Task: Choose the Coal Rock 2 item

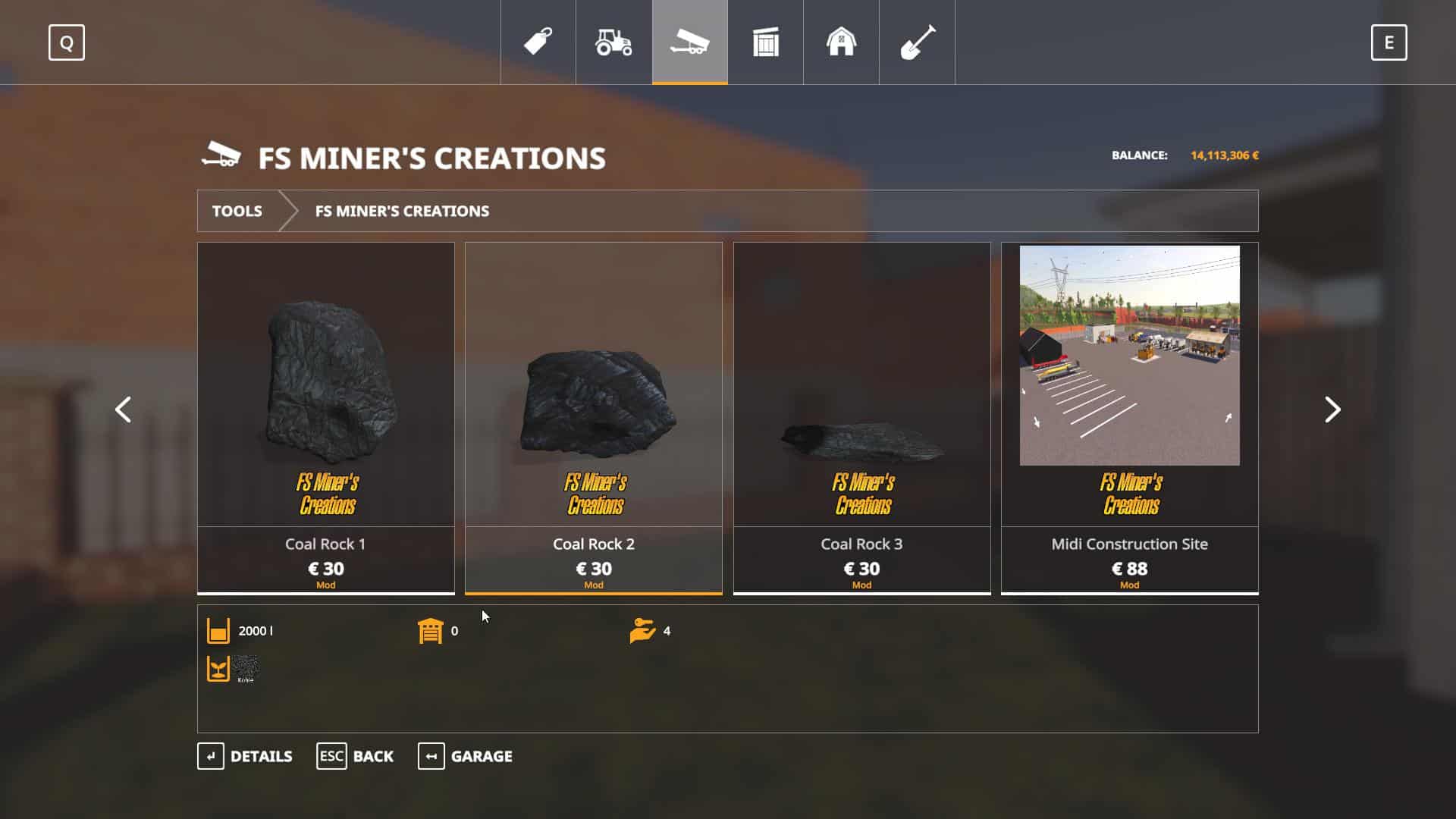Action: click(x=594, y=417)
